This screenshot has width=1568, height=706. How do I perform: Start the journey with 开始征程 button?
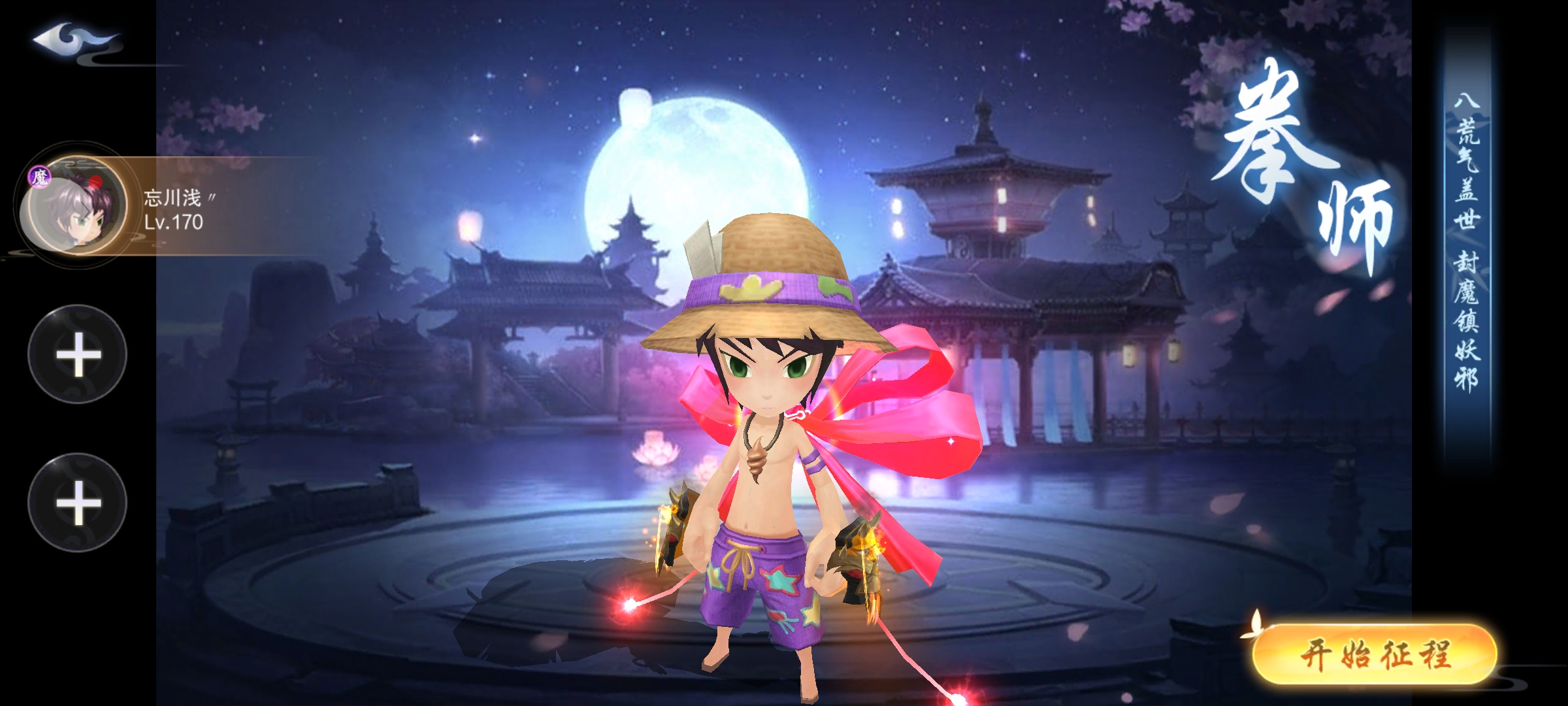click(x=1375, y=654)
